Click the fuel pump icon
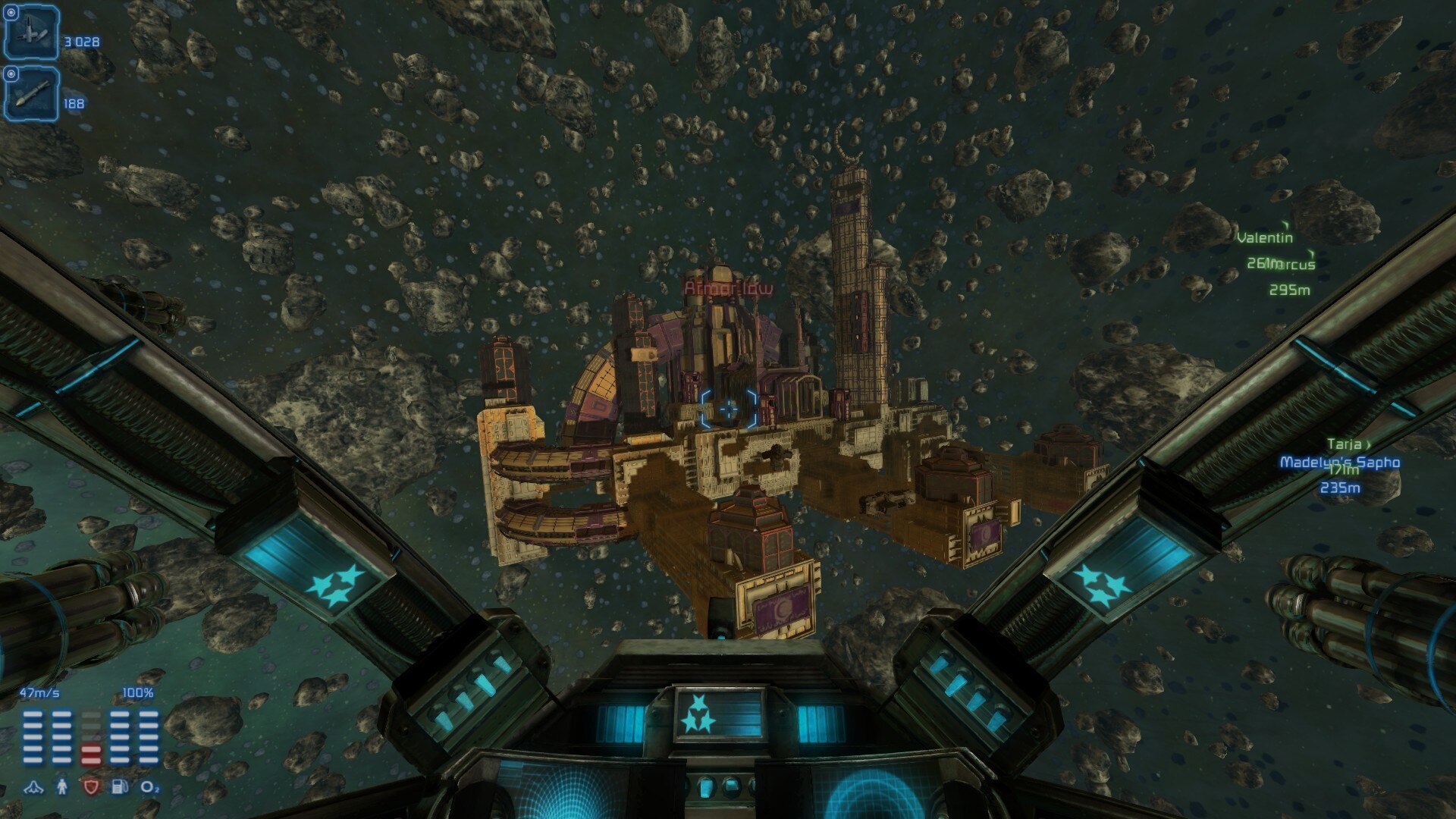 [120, 787]
